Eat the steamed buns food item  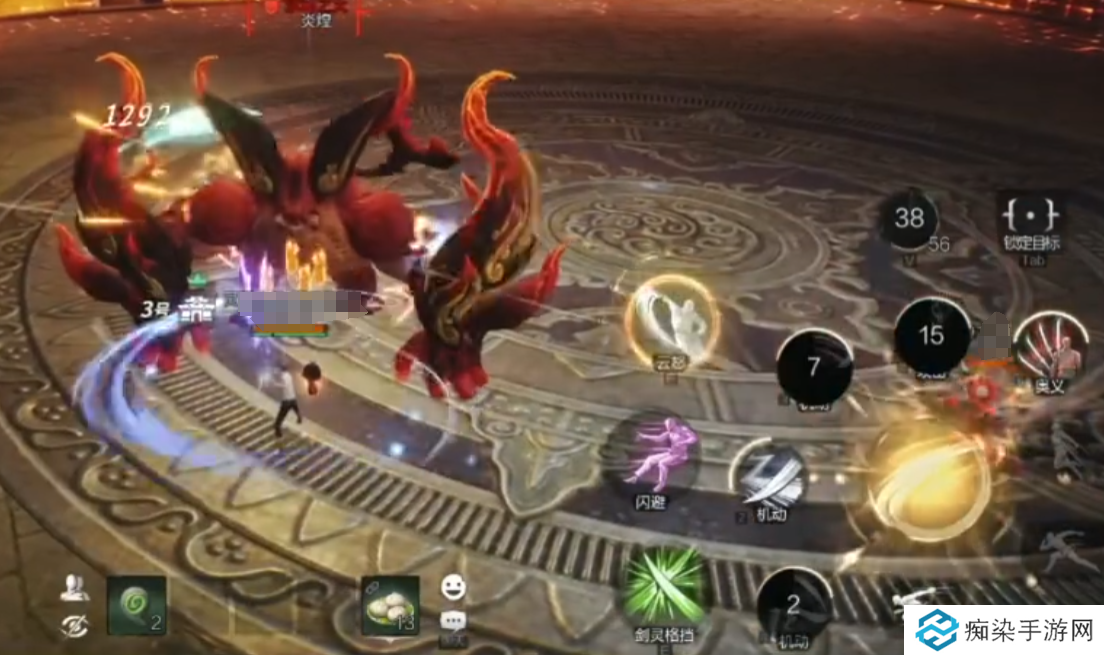[x=390, y=605]
